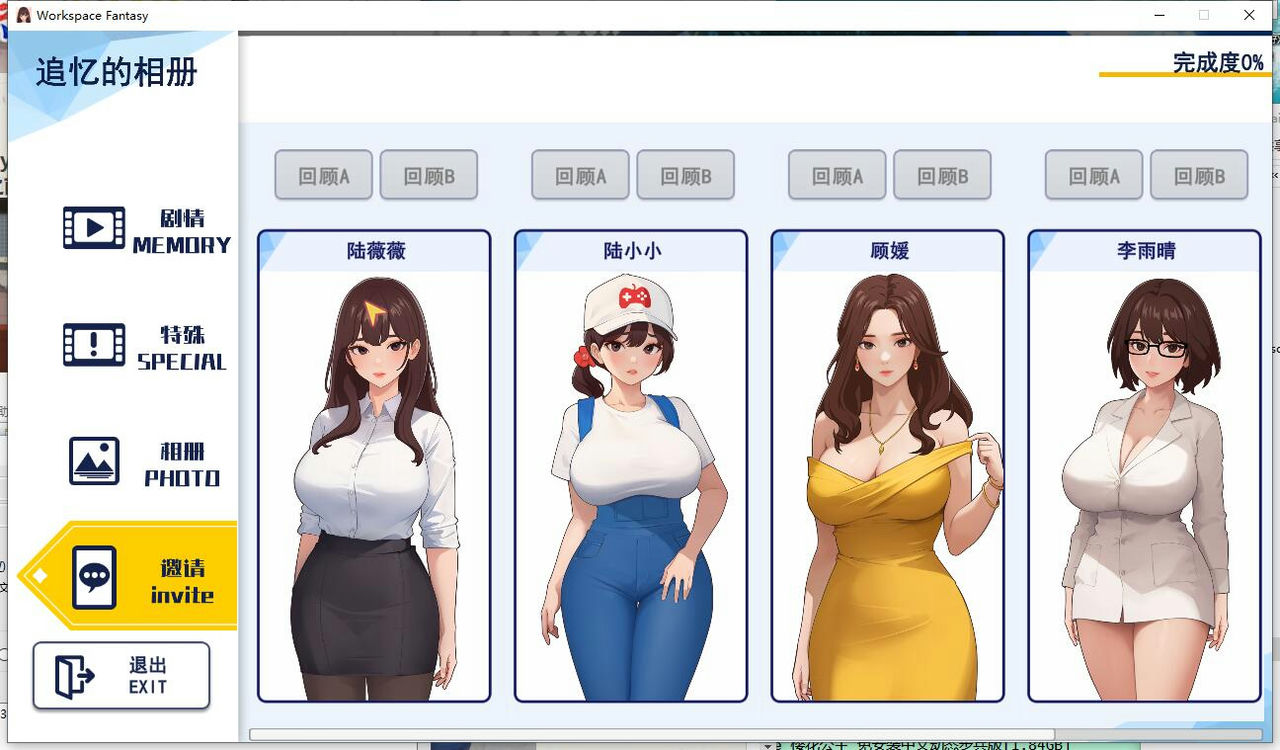Select the play icon inside the MEMORY button
The height and width of the screenshot is (750, 1280).
click(93, 229)
